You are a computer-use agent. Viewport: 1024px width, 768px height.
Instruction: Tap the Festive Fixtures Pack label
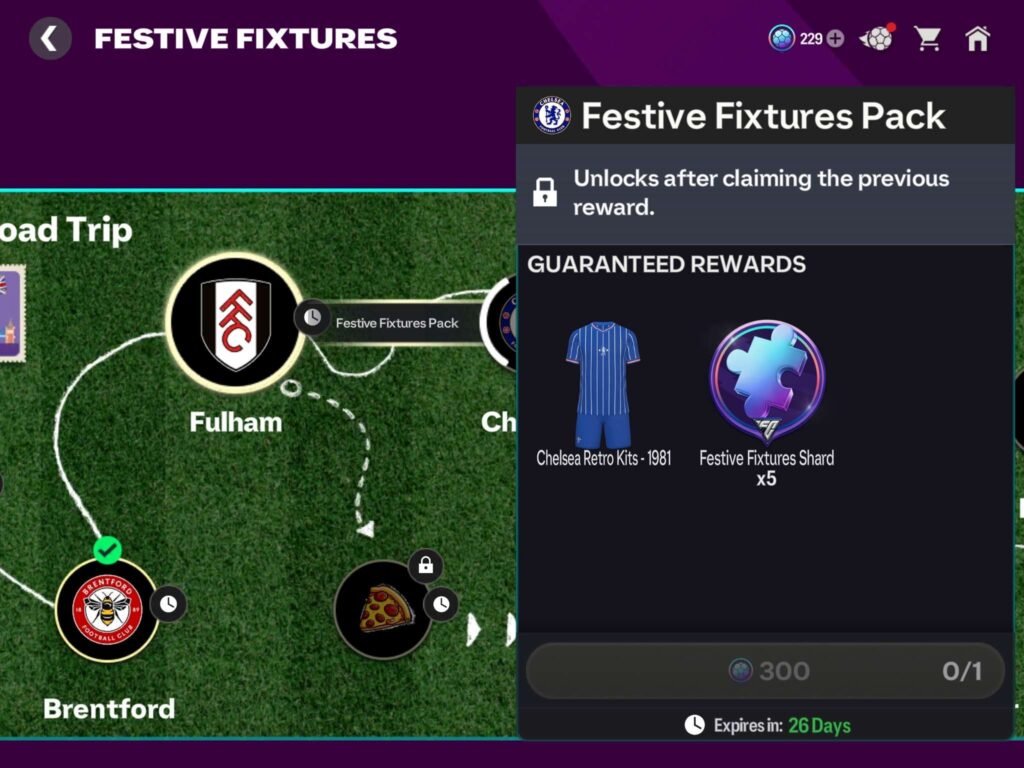coord(397,323)
